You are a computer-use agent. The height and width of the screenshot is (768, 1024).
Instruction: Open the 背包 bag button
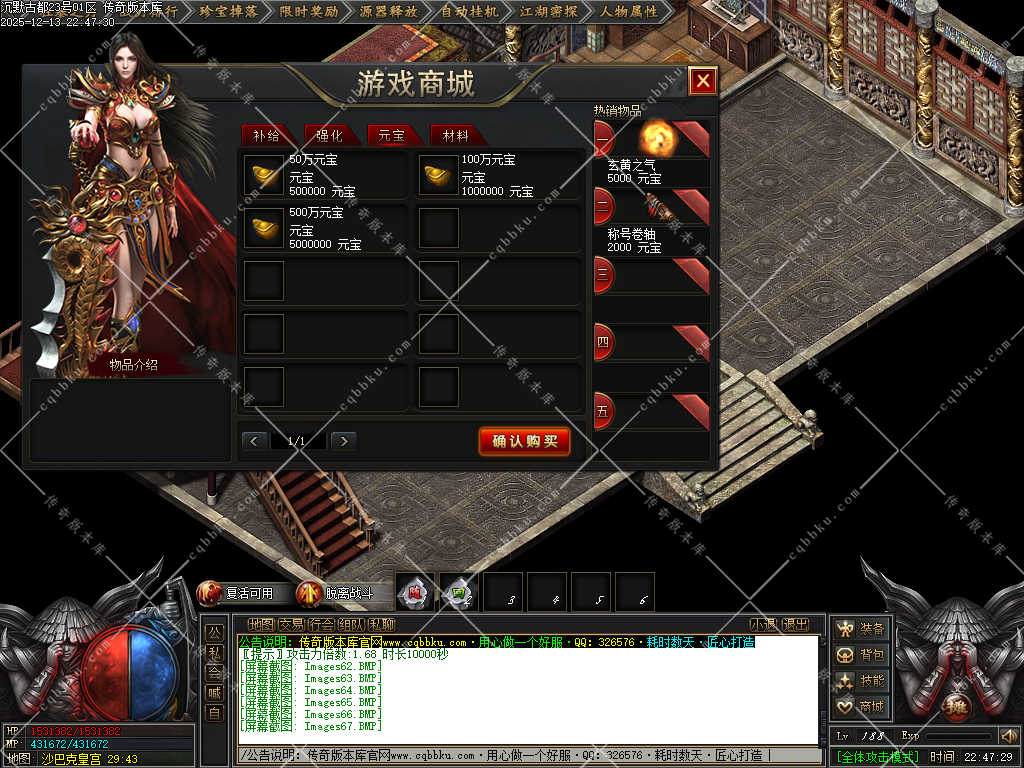pyautogui.click(x=861, y=655)
